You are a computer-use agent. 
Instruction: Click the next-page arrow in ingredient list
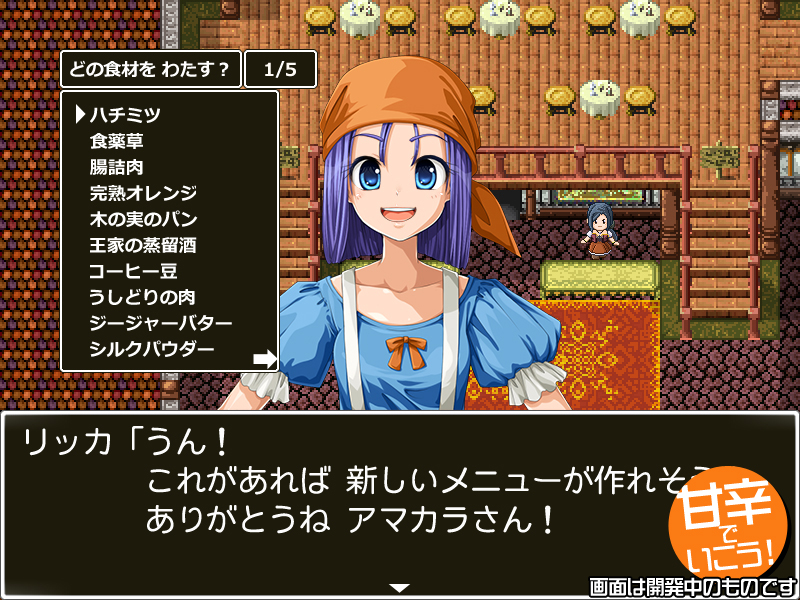pos(264,357)
